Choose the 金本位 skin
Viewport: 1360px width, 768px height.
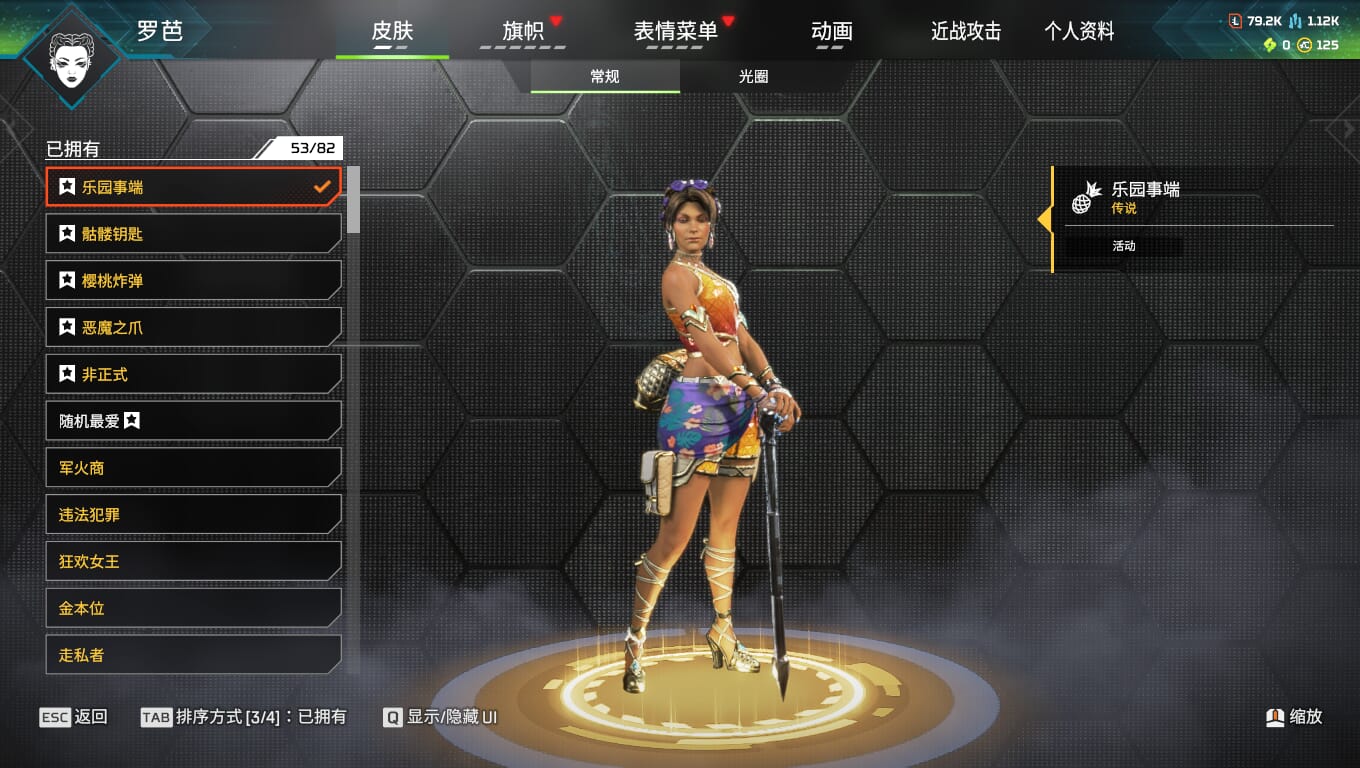(x=193, y=608)
